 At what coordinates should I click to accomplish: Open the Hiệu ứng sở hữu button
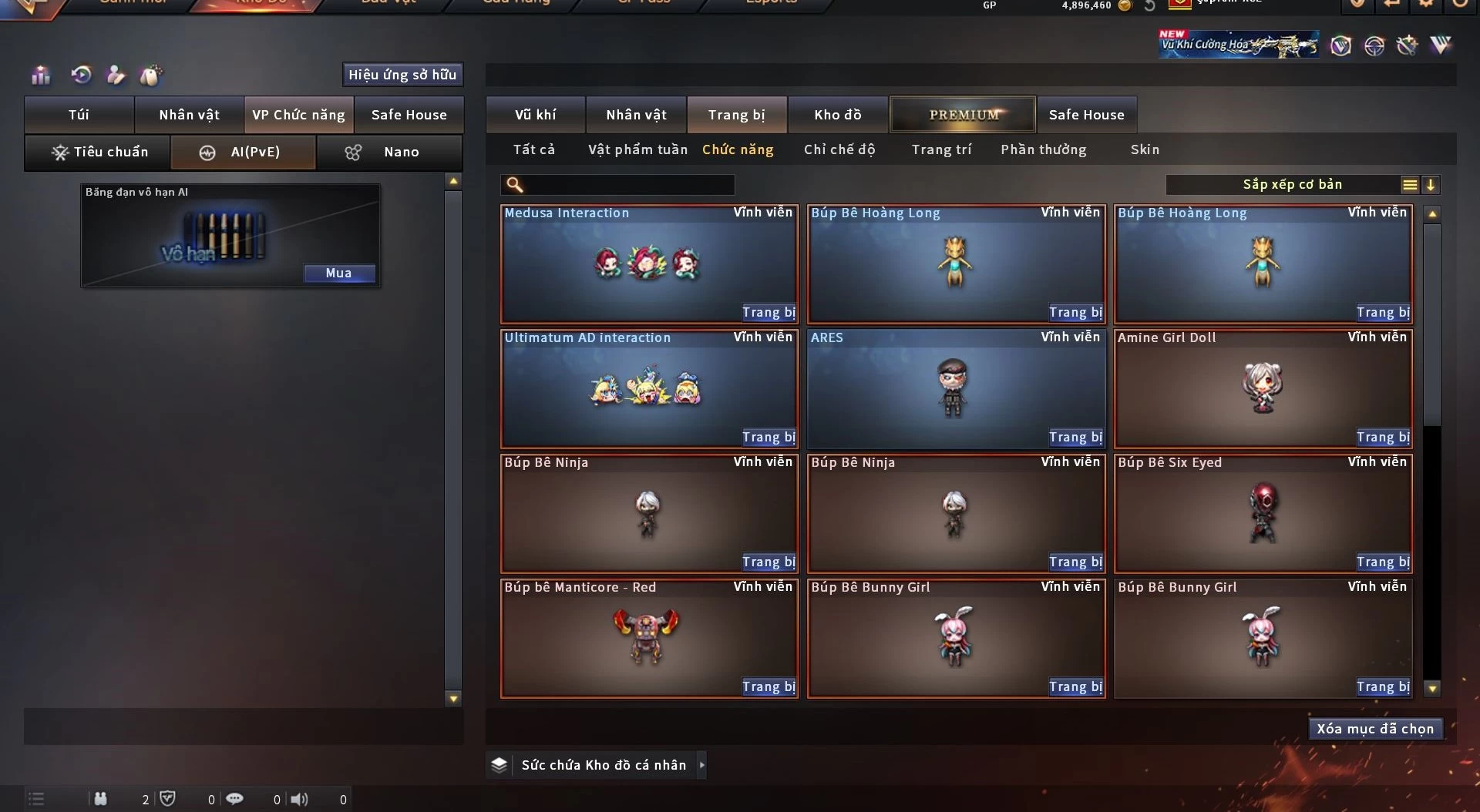pyautogui.click(x=402, y=75)
